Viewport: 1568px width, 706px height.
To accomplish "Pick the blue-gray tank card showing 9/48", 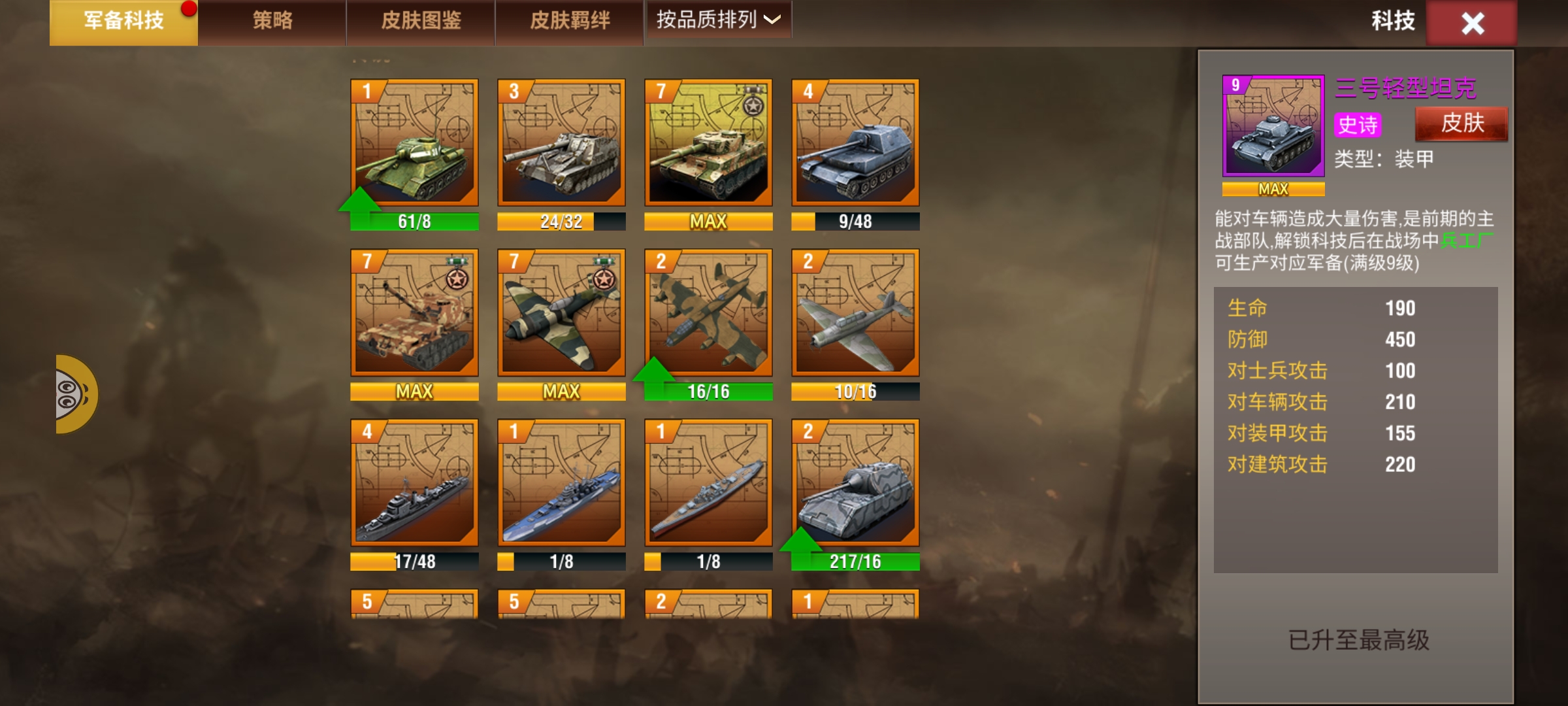I will pos(855,143).
